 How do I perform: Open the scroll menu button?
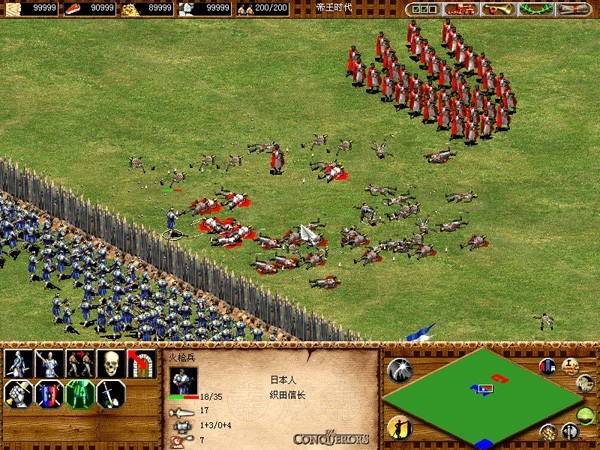click(x=577, y=9)
